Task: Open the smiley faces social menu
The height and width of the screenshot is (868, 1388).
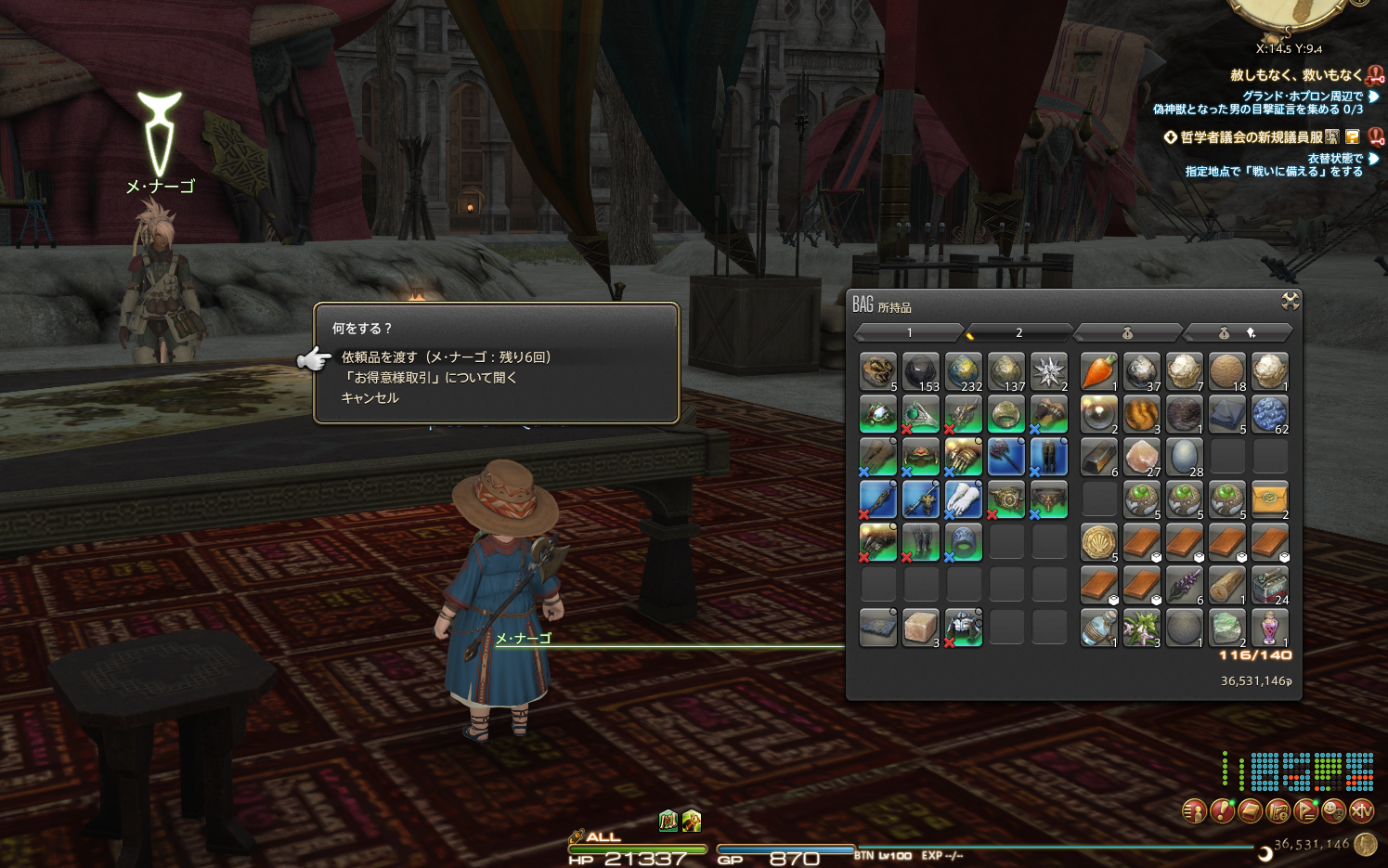Action: click(1333, 811)
